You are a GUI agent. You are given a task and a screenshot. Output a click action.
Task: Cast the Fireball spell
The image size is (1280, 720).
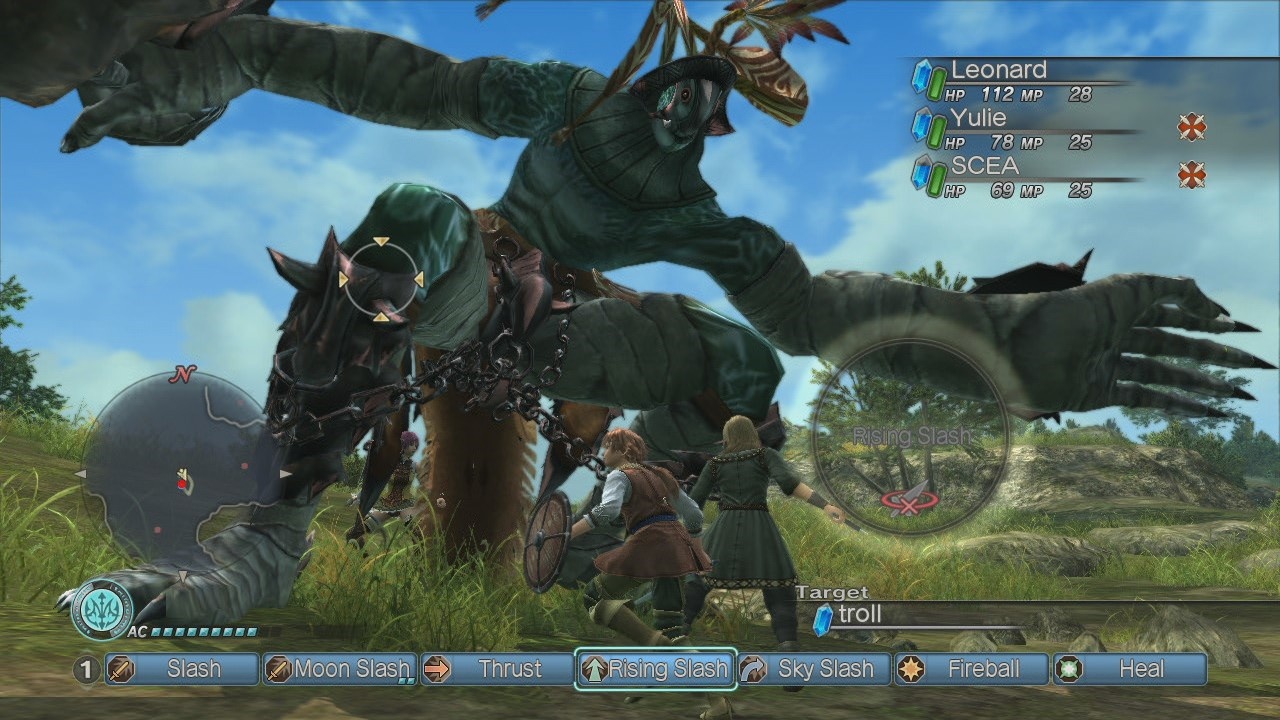972,669
